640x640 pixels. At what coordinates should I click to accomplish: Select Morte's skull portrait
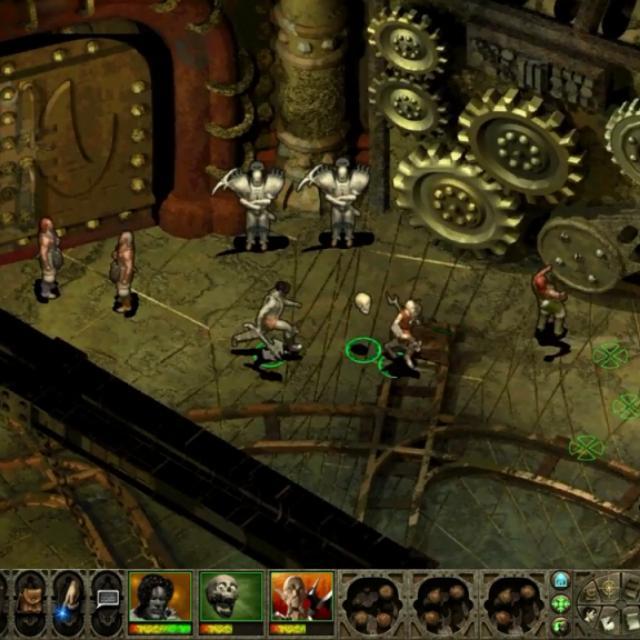231,598
